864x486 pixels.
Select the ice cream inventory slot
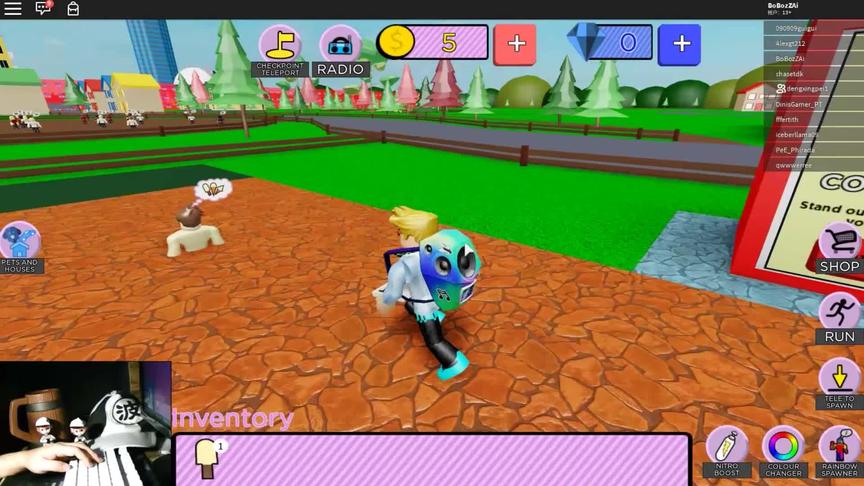tap(208, 458)
